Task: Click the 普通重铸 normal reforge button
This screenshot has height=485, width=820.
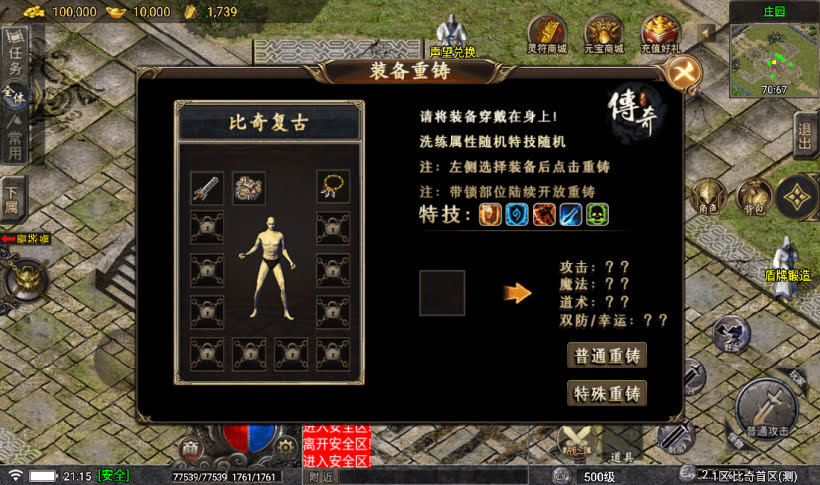Action: (x=606, y=356)
